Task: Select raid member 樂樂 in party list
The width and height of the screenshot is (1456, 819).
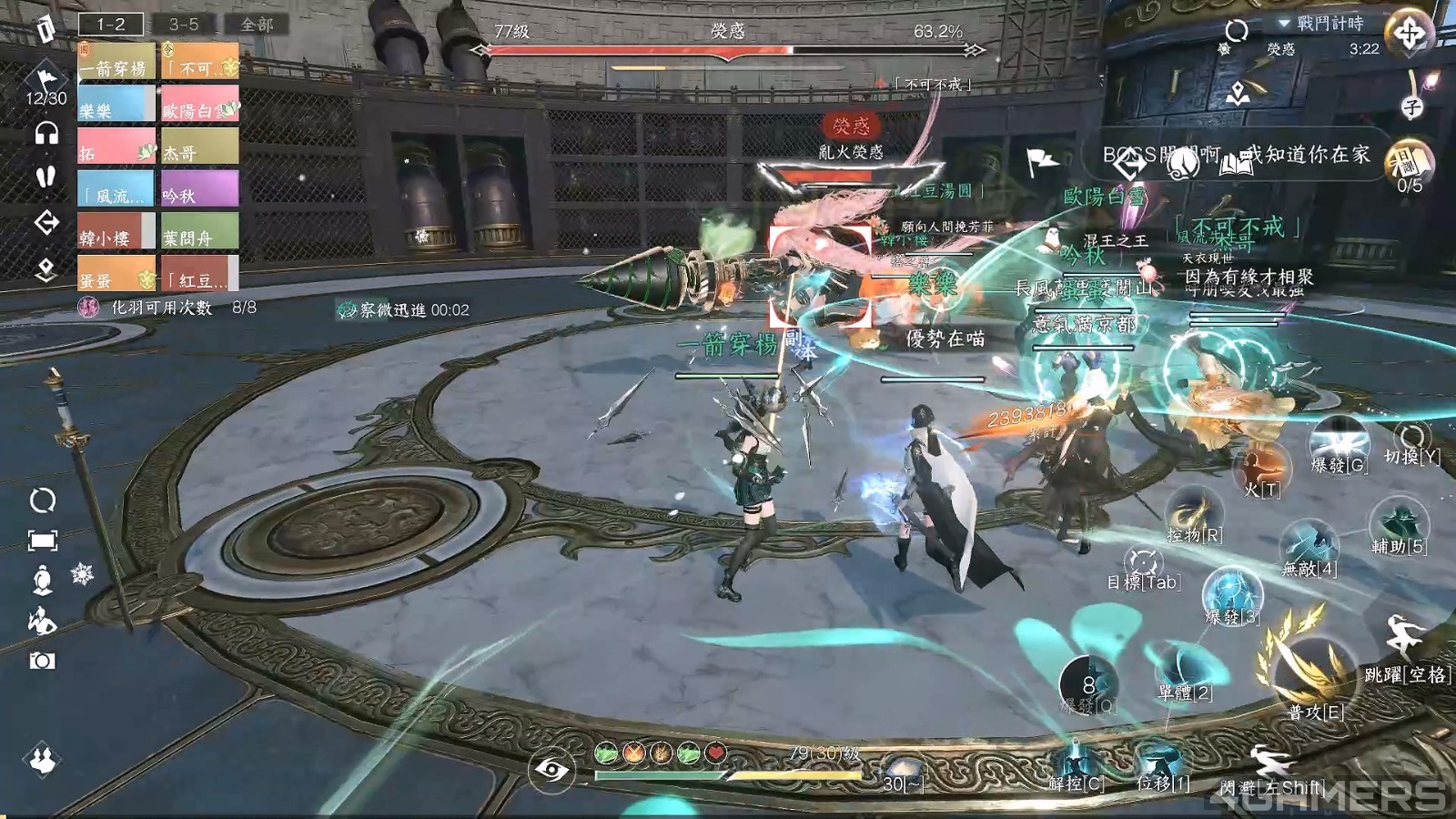Action: tap(116, 105)
